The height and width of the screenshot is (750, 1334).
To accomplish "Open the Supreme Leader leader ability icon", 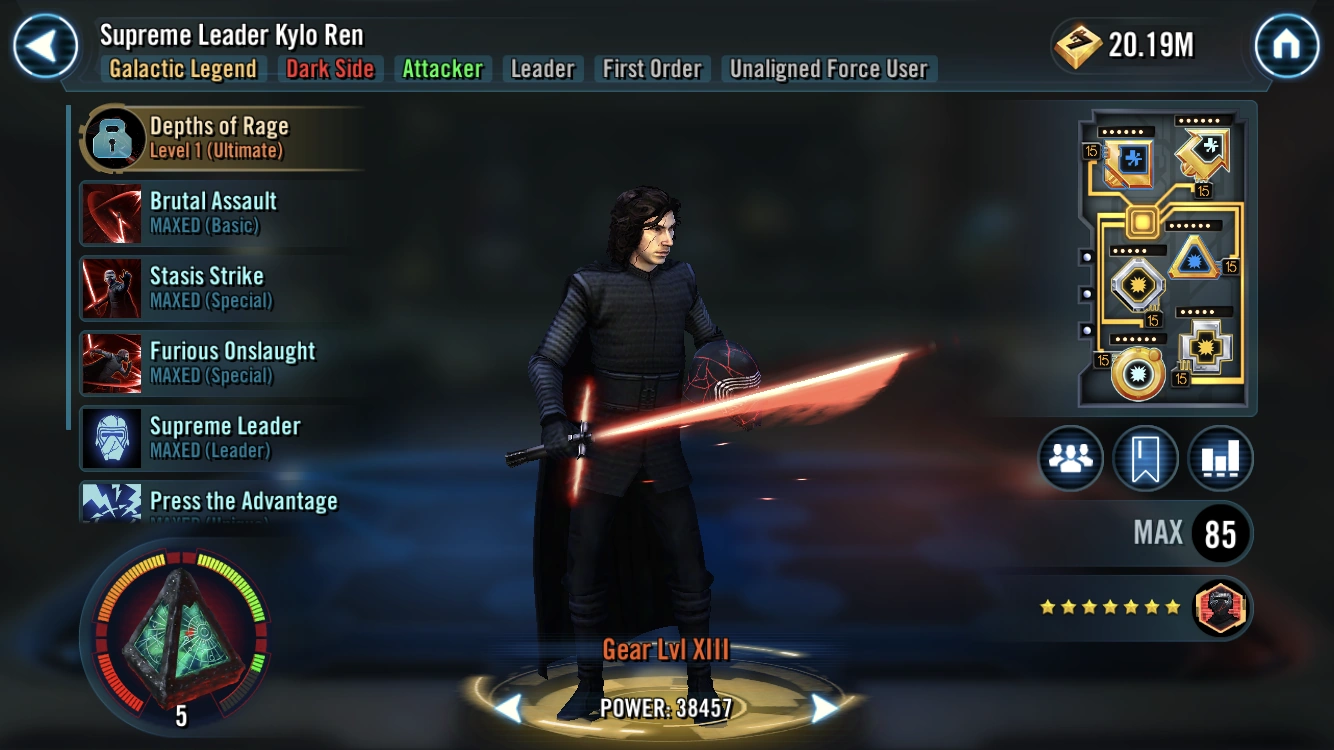I will [x=111, y=437].
